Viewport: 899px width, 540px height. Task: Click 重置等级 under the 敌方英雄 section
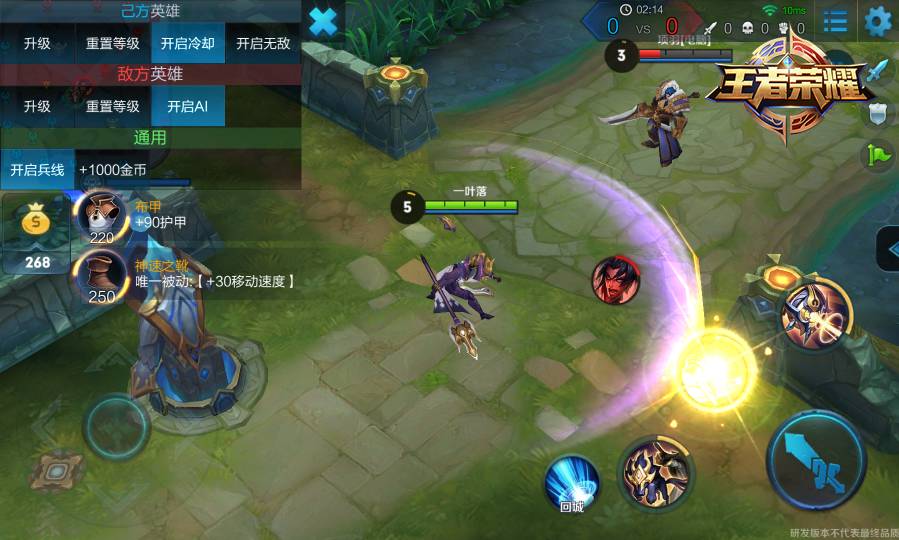click(x=112, y=107)
